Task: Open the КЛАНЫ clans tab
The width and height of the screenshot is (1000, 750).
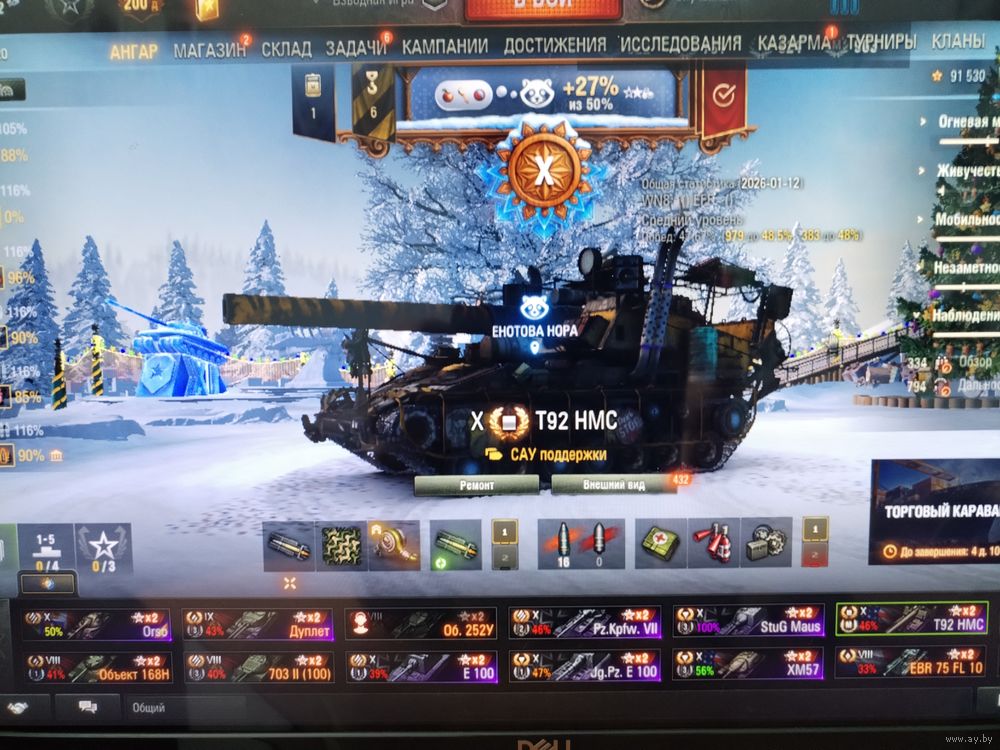Action: tap(958, 42)
